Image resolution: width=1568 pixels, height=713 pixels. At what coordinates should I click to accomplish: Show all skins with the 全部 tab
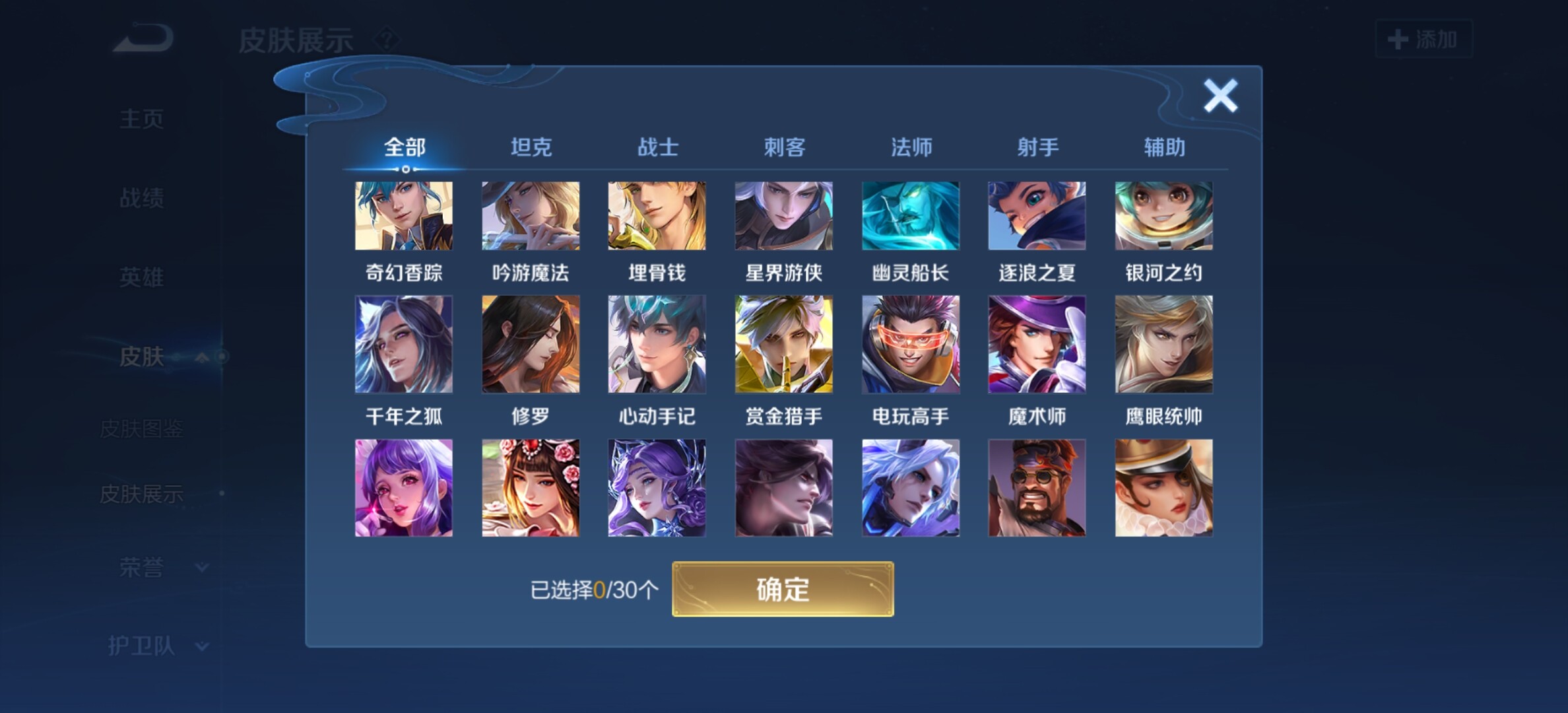[405, 147]
